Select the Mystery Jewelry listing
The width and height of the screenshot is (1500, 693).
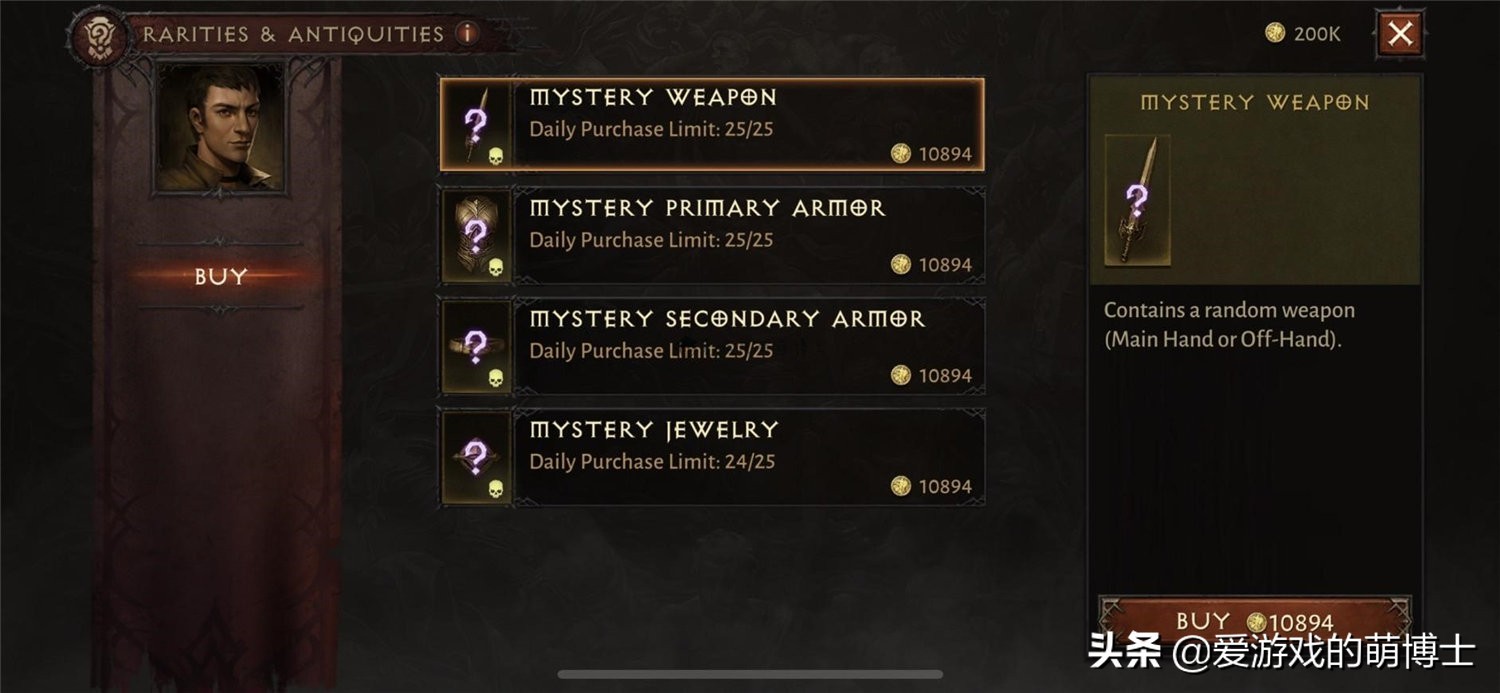pyautogui.click(x=712, y=458)
